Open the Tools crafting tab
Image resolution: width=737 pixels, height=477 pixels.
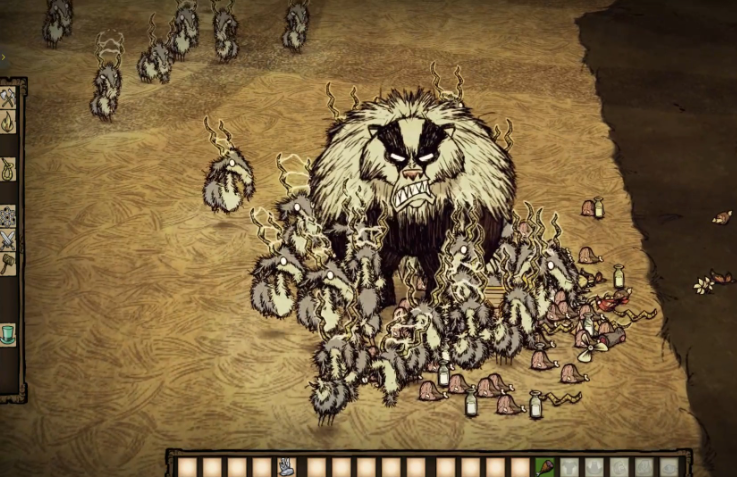coord(8,97)
